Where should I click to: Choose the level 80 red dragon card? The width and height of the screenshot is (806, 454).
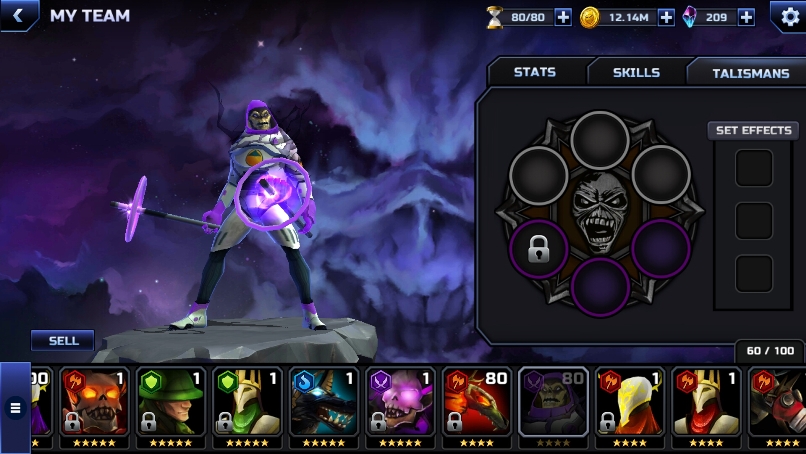pos(475,403)
